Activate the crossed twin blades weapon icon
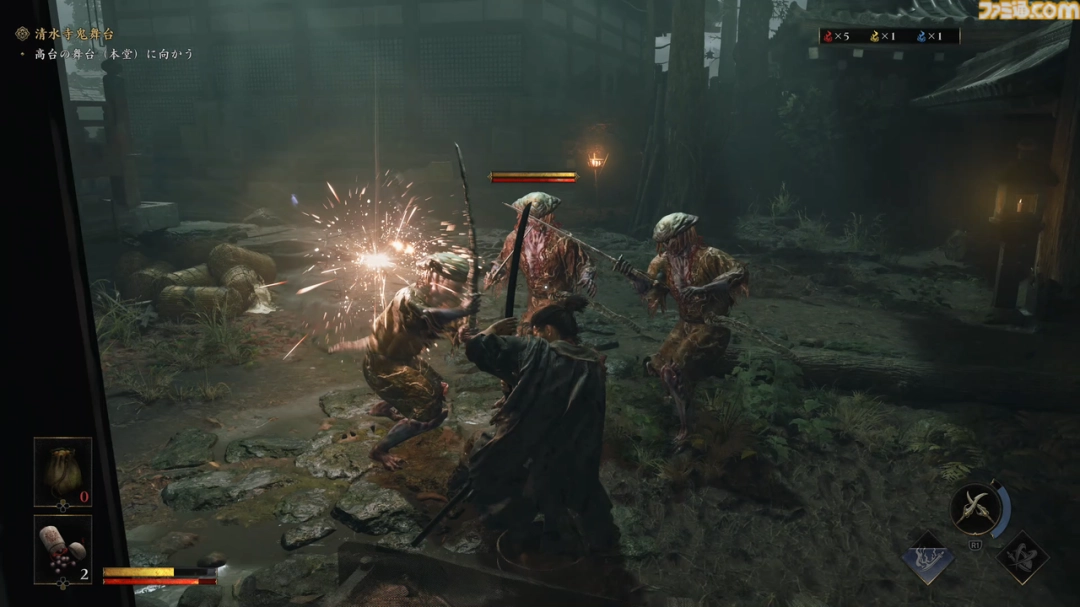1080x607 pixels. coord(975,510)
